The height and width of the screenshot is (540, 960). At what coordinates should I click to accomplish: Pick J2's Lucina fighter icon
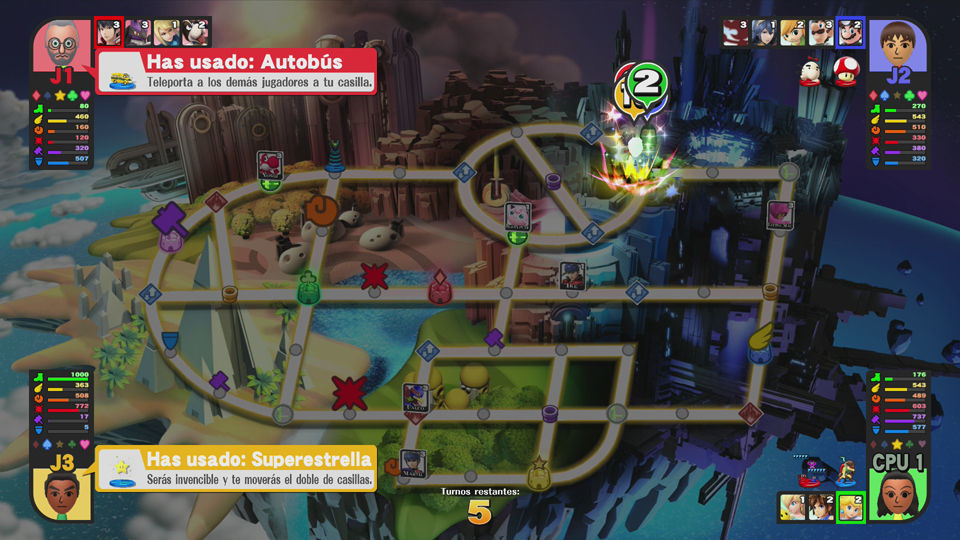pos(763,32)
